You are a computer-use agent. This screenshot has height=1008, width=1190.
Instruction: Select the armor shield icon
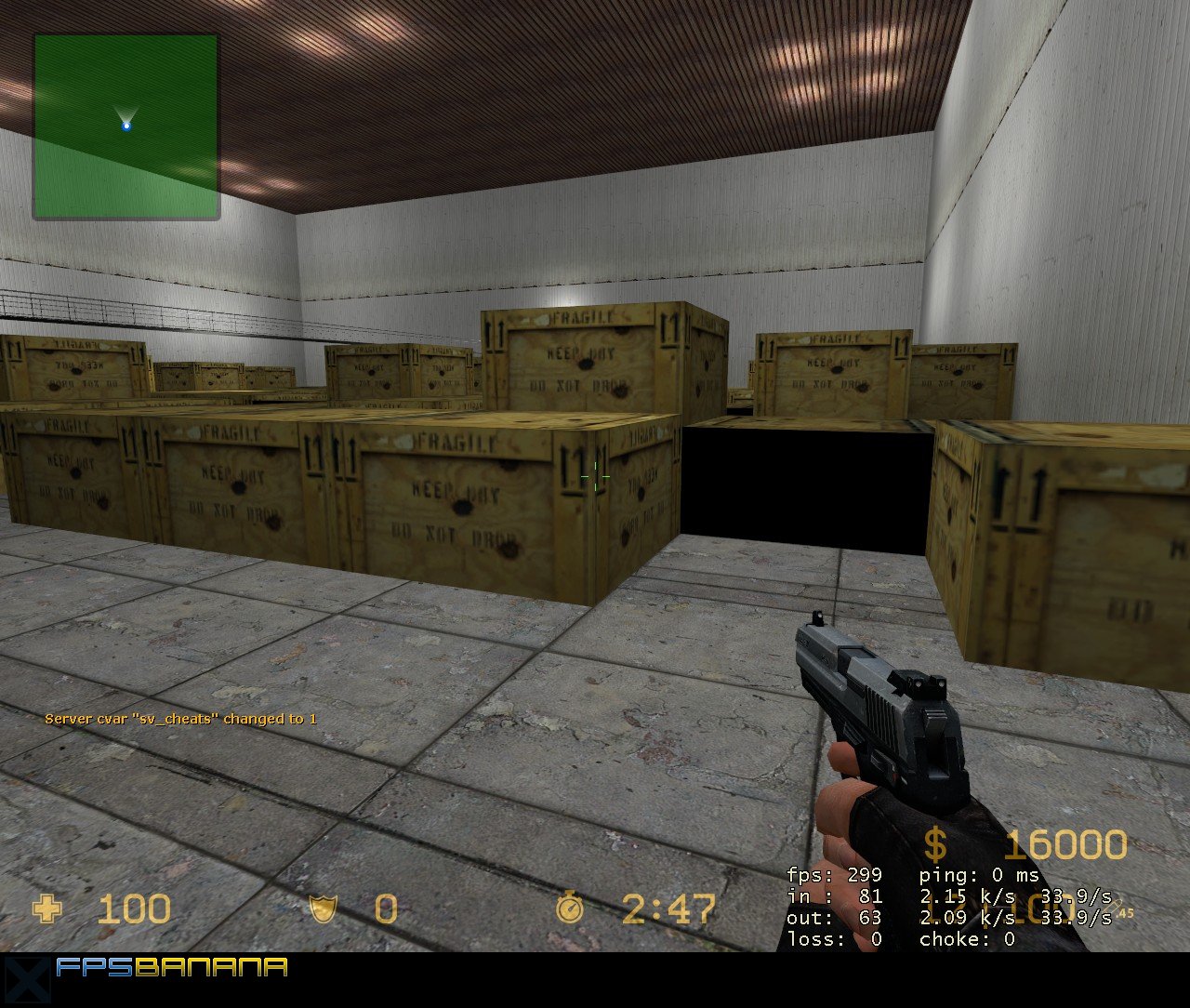pos(324,909)
